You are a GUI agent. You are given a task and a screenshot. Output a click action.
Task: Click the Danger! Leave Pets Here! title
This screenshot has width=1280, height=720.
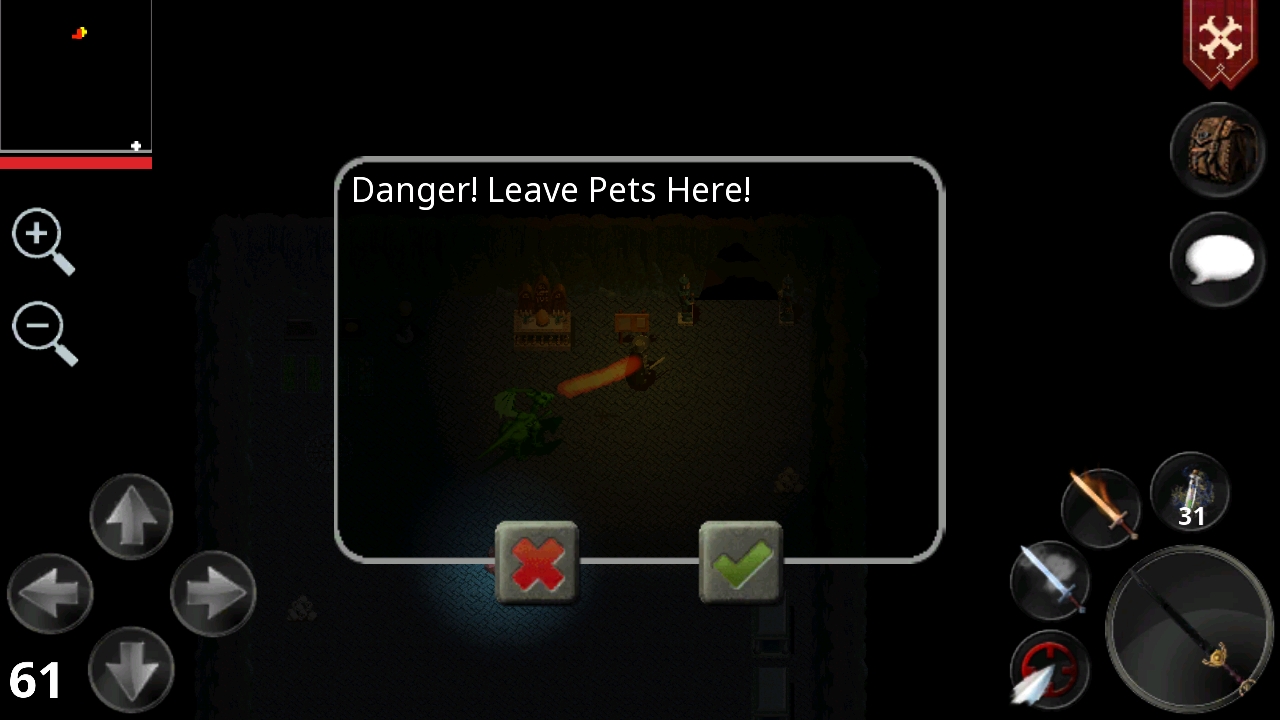[550, 190]
